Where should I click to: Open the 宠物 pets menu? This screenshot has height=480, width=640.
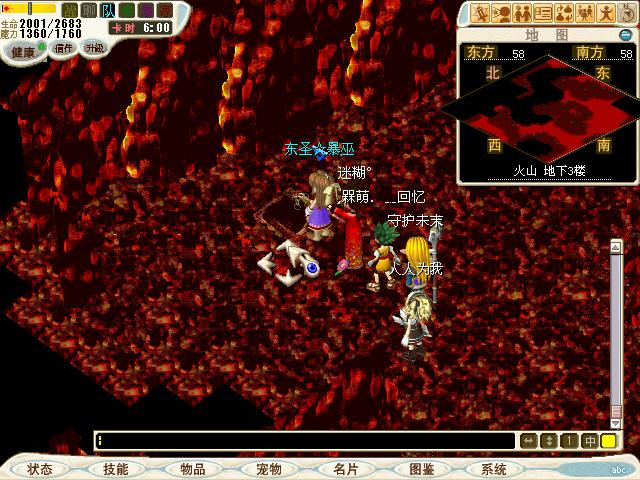tap(269, 469)
